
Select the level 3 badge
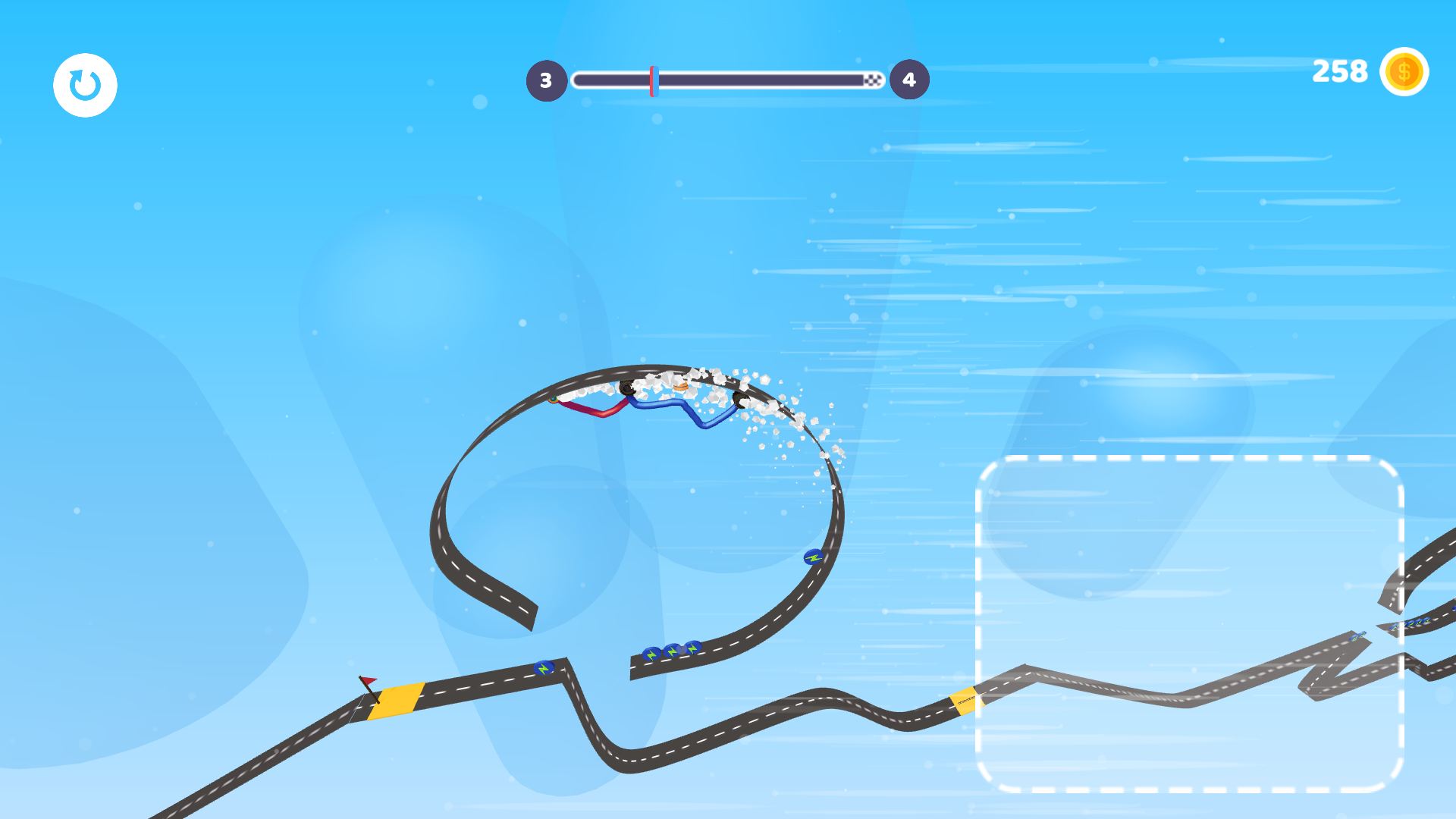click(546, 79)
